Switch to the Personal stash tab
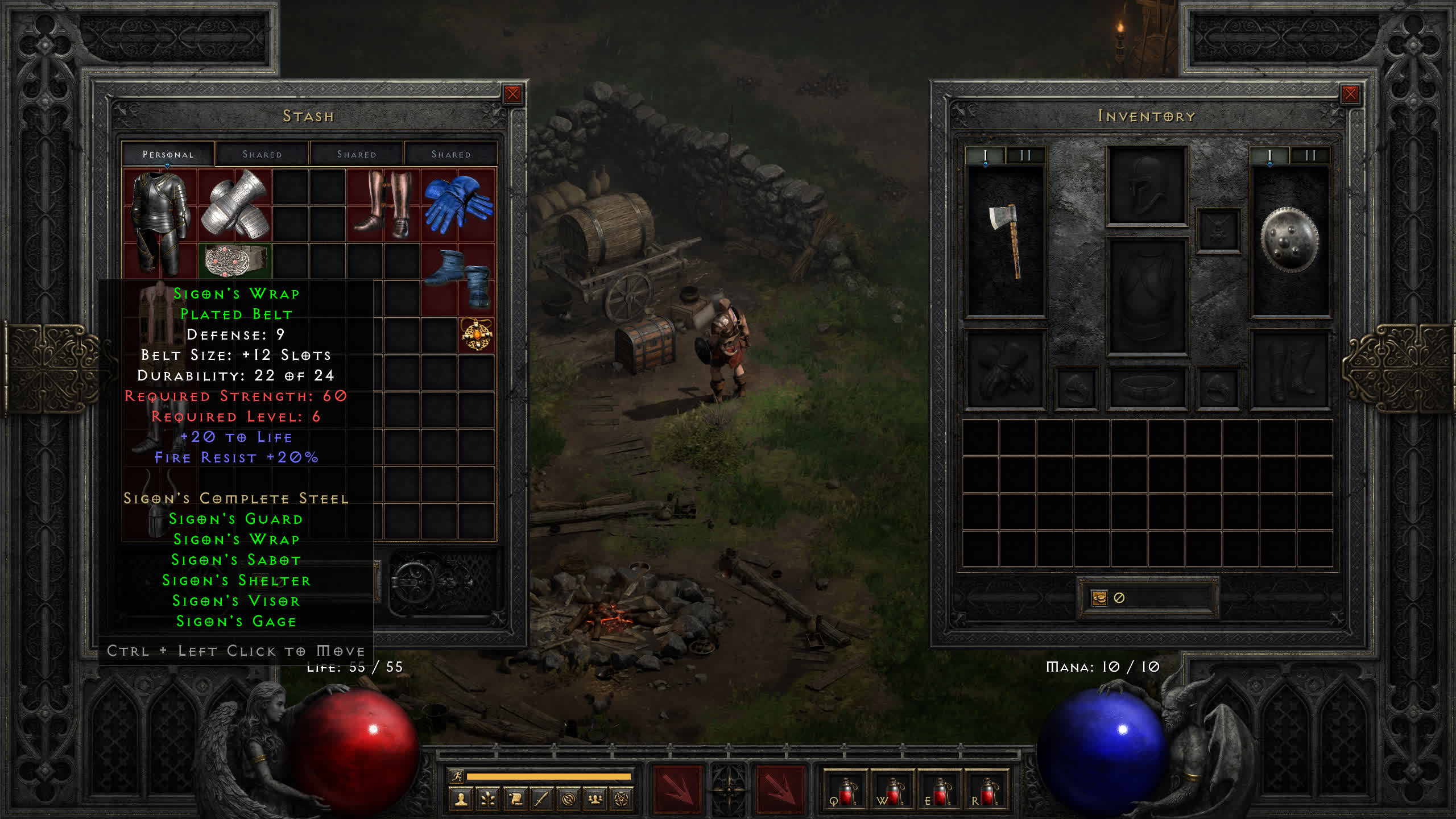1456x819 pixels. (x=168, y=154)
